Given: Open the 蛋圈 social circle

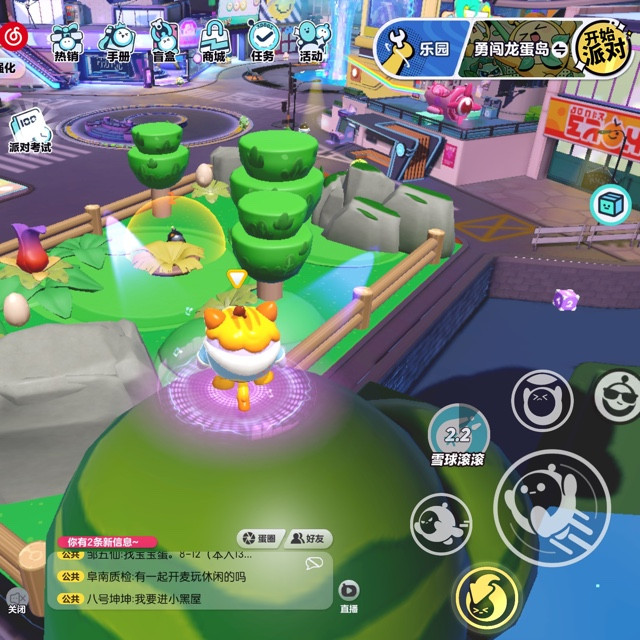Looking at the screenshot, I should point(258,538).
